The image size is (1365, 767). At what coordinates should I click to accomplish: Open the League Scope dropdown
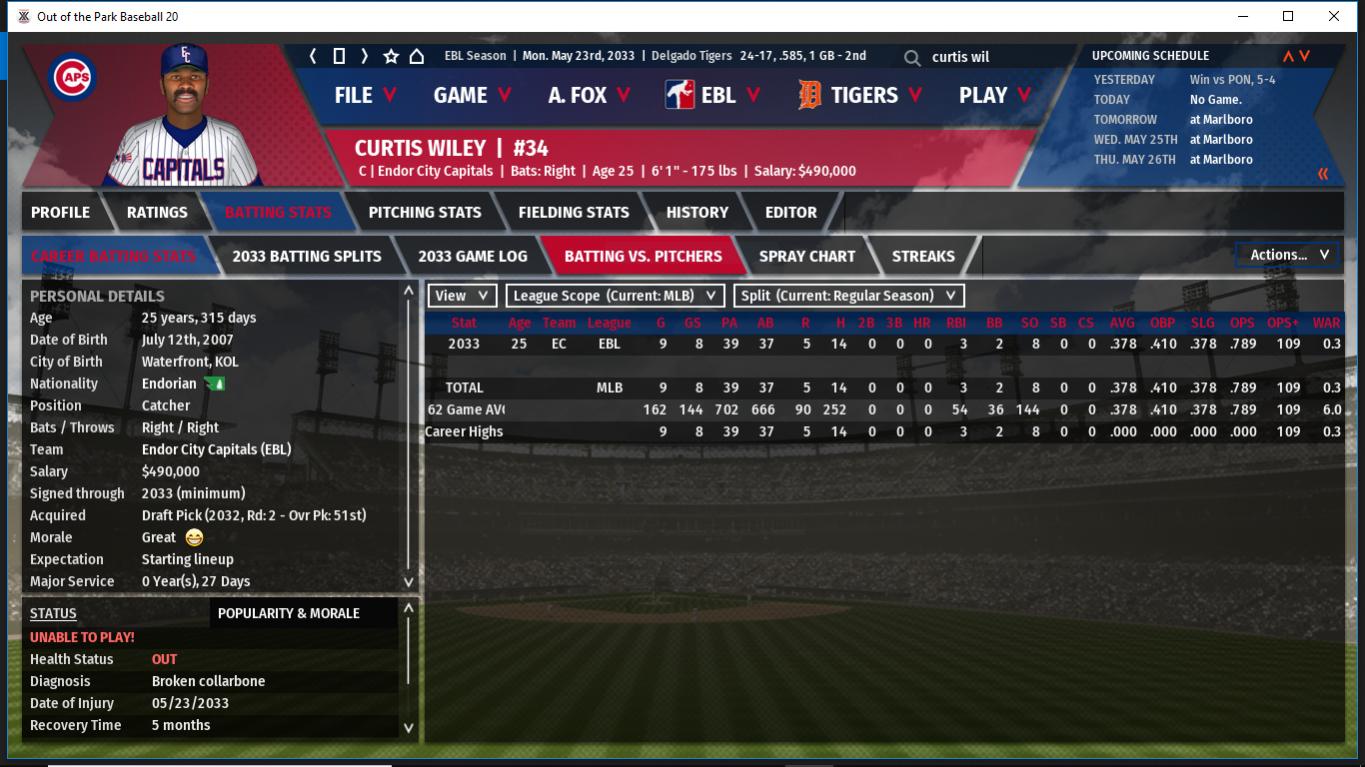click(x=615, y=296)
